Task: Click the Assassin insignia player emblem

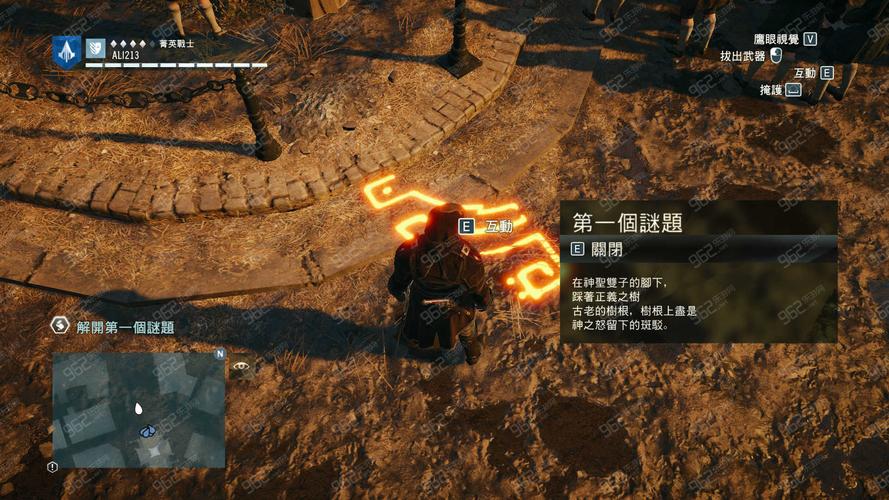Action: [x=66, y=51]
